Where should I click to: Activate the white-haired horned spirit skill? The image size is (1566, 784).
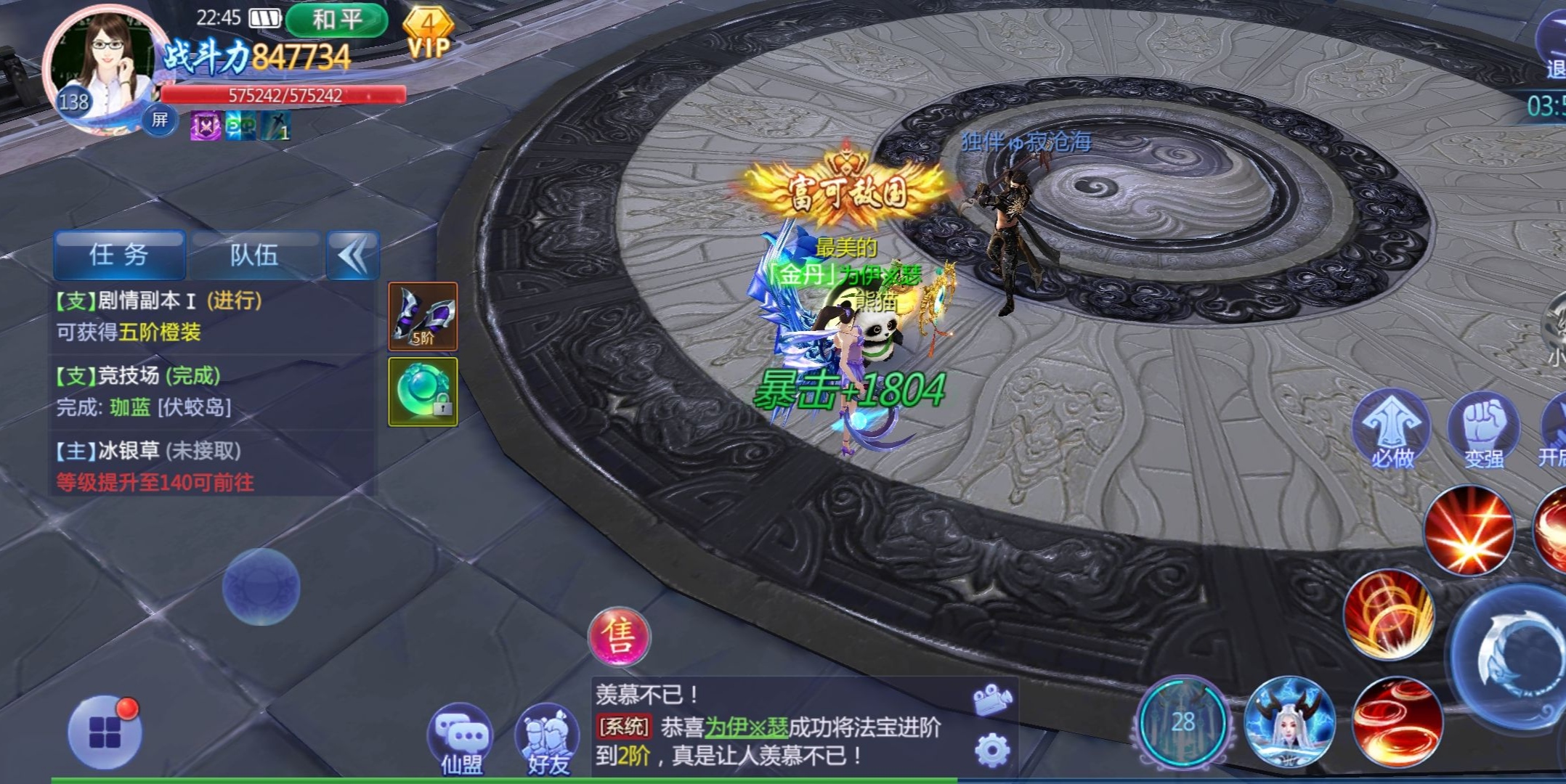[1289, 722]
